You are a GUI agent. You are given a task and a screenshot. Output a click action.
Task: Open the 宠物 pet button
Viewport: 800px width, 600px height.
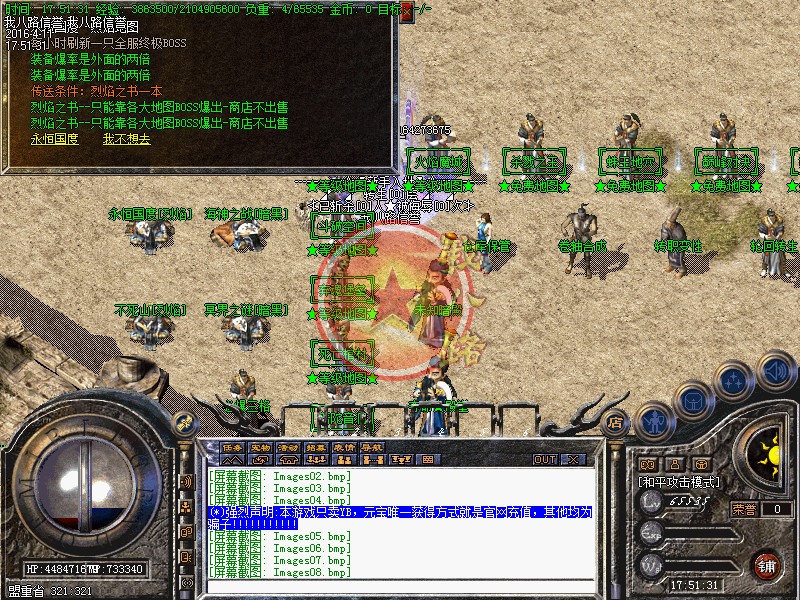[260, 446]
